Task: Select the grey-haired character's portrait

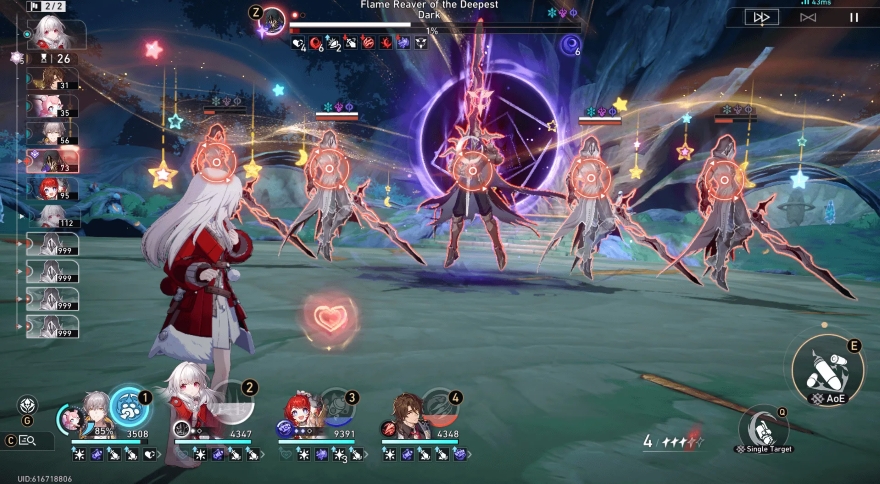Action: click(x=96, y=412)
